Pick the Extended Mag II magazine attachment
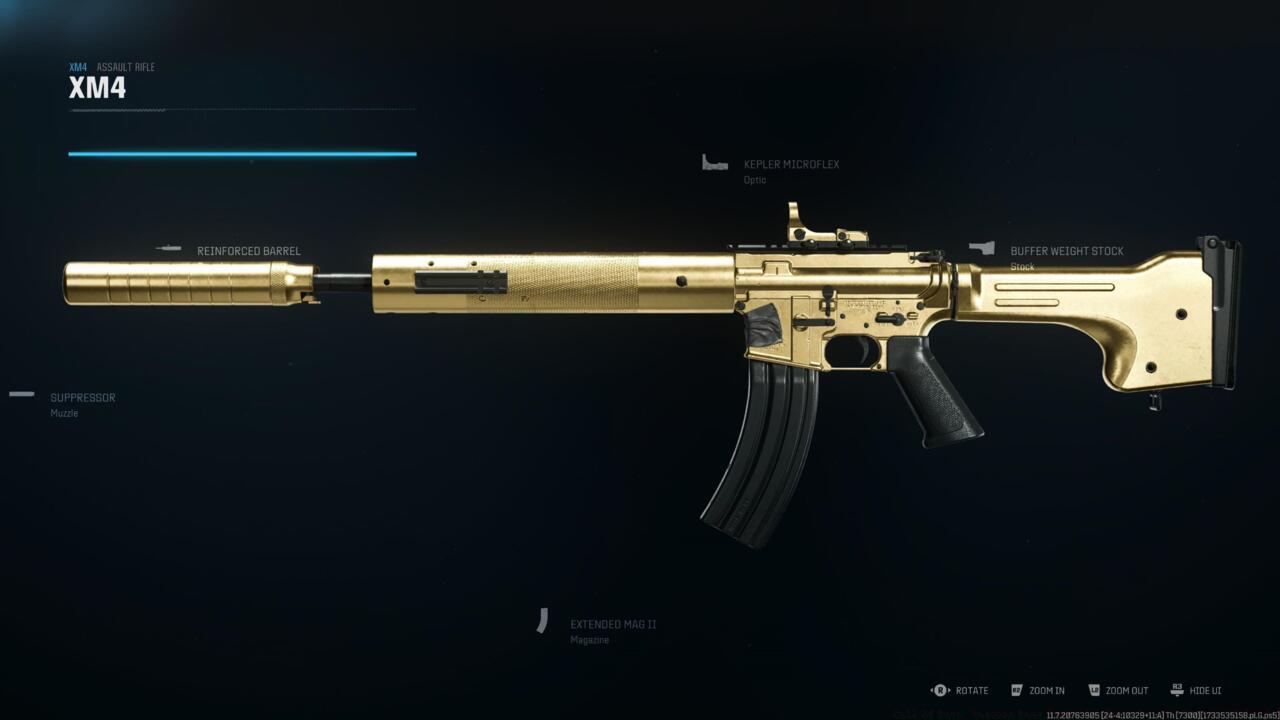The width and height of the screenshot is (1280, 720). pyautogui.click(x=612, y=624)
